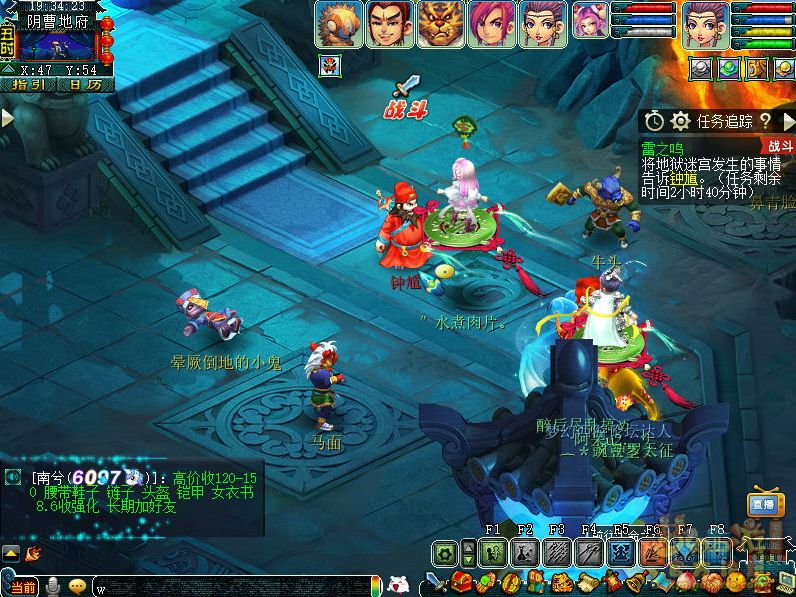Open the 日历 calendar button
The width and height of the screenshot is (796, 597).
[x=84, y=85]
